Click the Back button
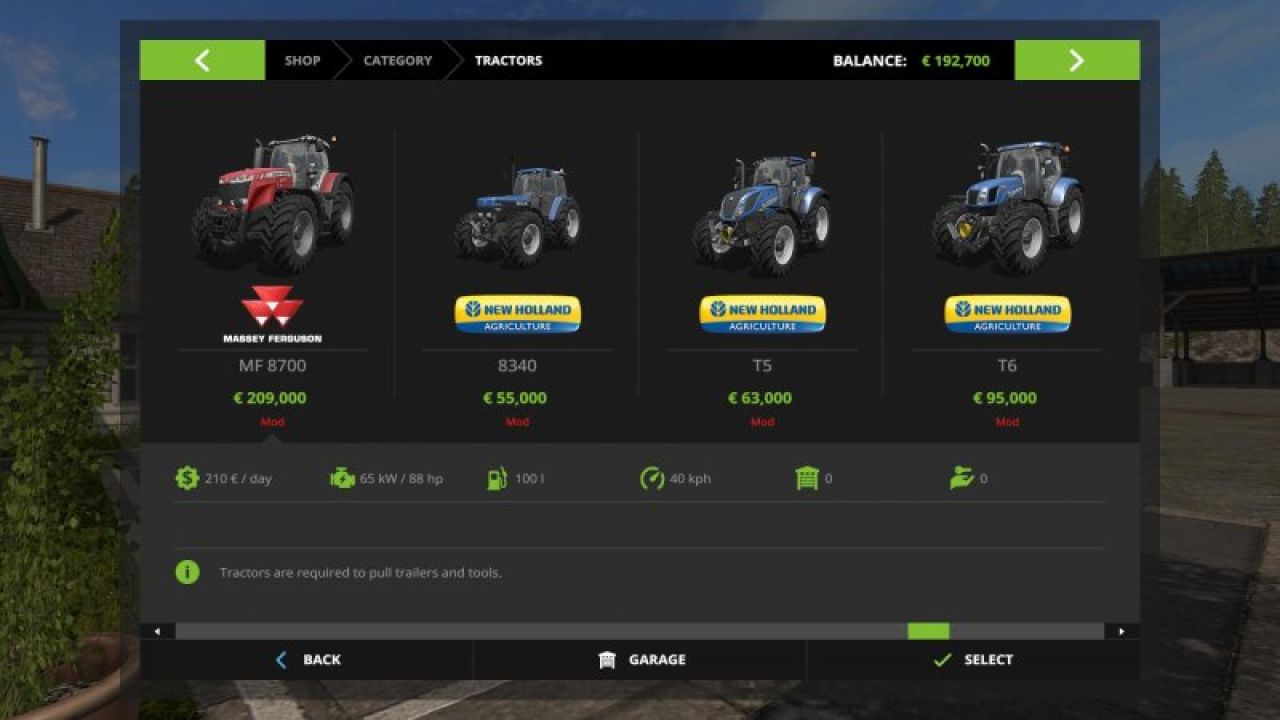 [x=308, y=660]
